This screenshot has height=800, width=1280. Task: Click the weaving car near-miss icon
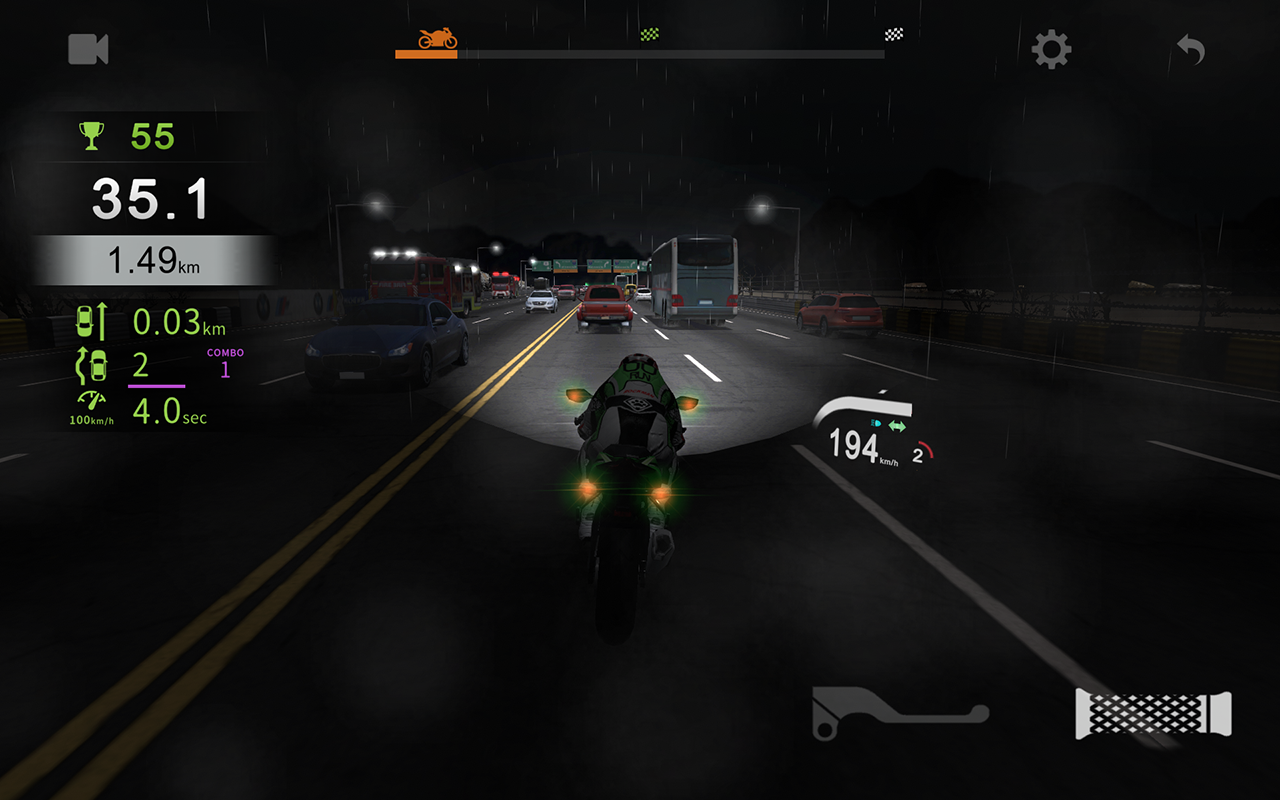pos(90,366)
